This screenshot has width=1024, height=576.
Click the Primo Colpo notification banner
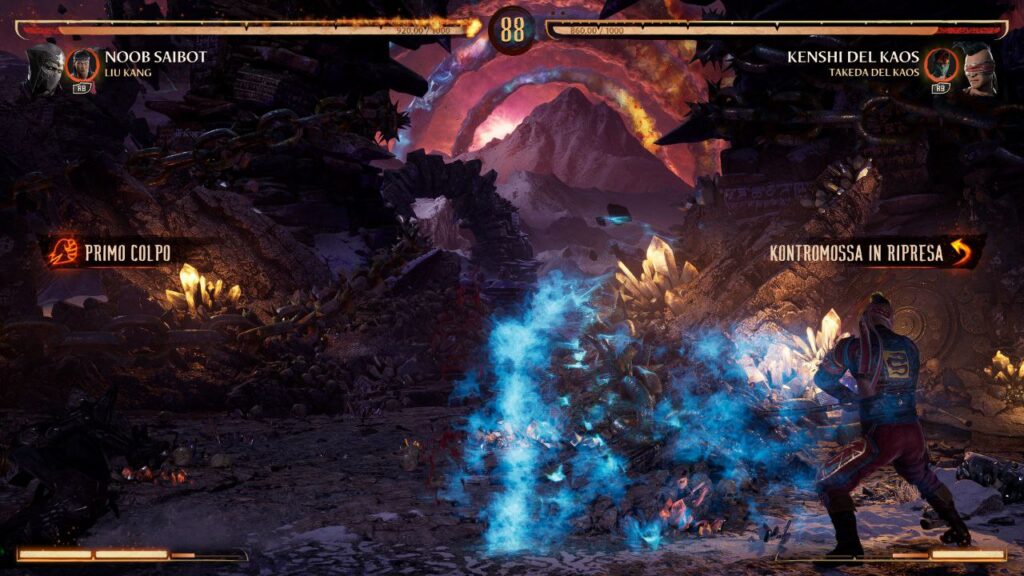[113, 251]
